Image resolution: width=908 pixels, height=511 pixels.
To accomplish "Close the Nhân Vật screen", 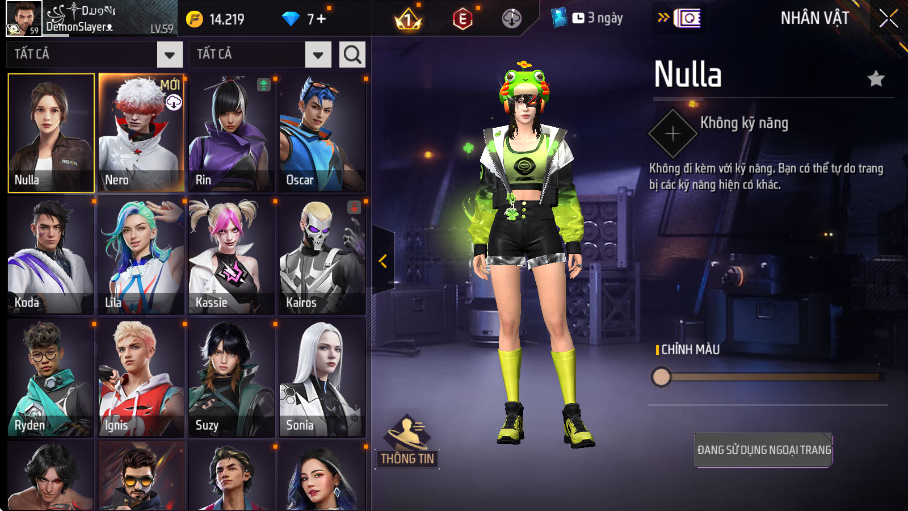I will pyautogui.click(x=888, y=18).
